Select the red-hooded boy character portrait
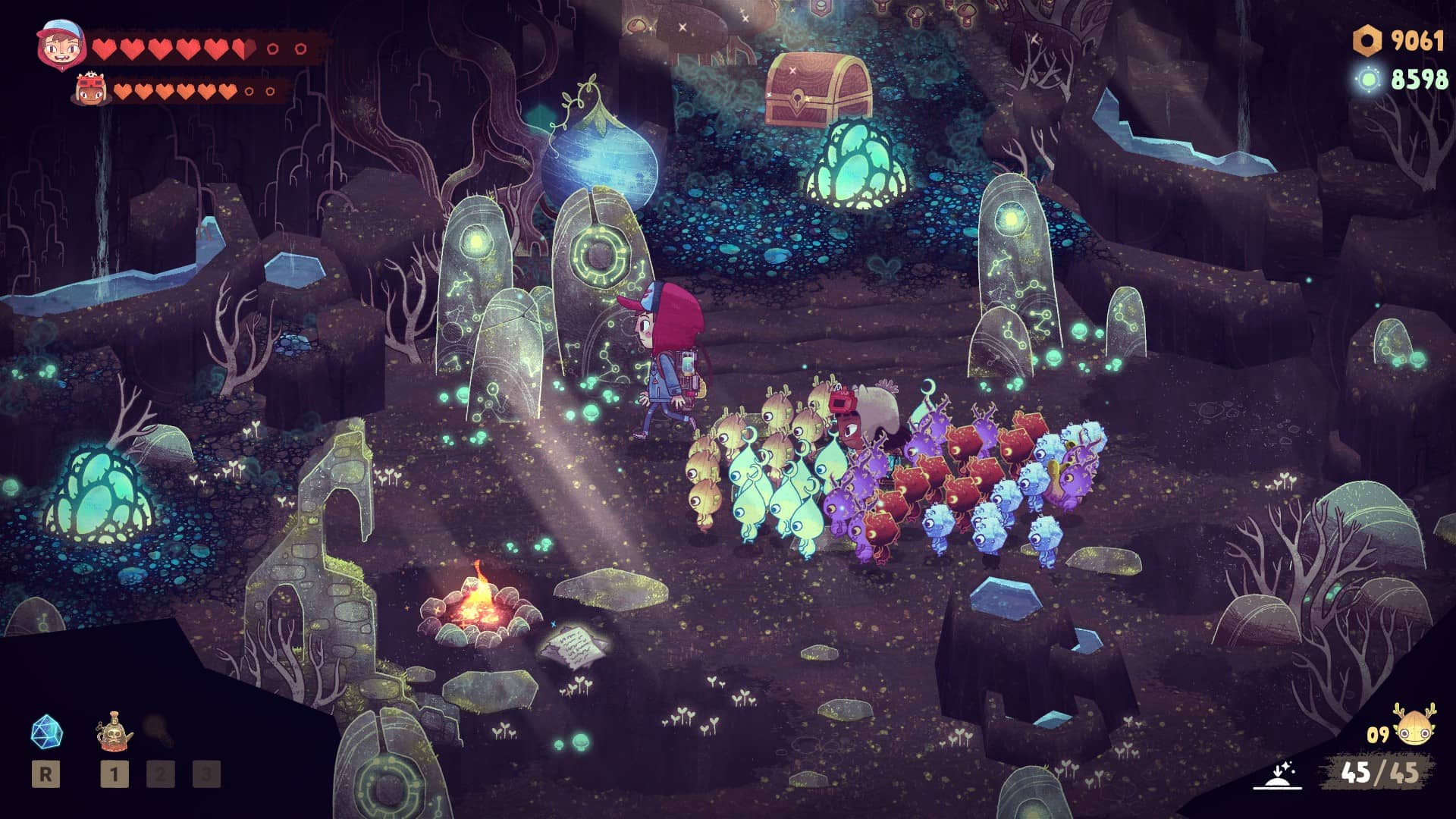The height and width of the screenshot is (819, 1456). (58, 44)
